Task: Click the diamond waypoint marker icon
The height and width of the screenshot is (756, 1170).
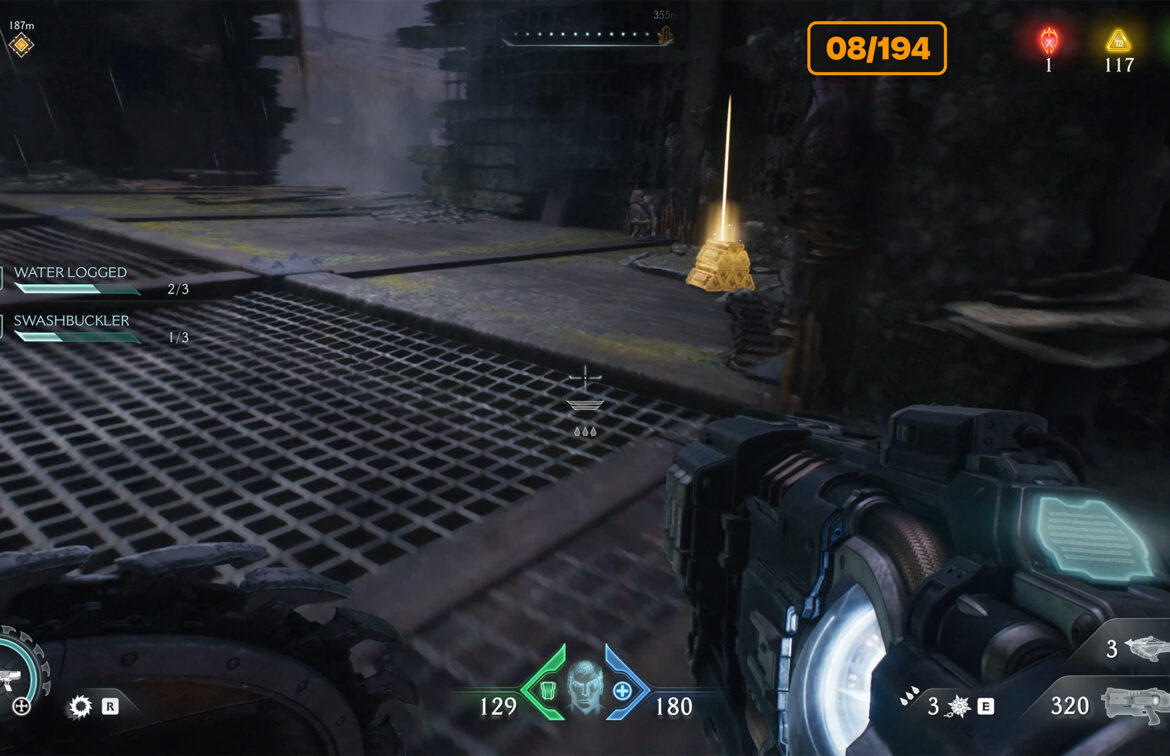Action: point(21,44)
